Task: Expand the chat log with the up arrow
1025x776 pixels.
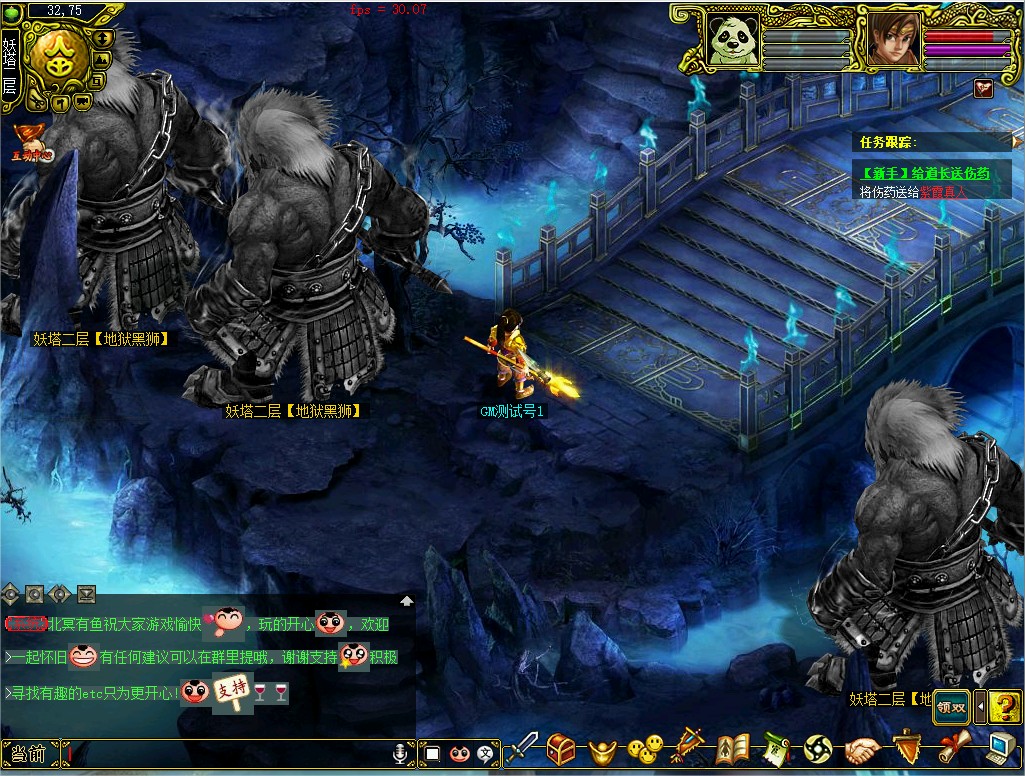Action: [x=407, y=601]
